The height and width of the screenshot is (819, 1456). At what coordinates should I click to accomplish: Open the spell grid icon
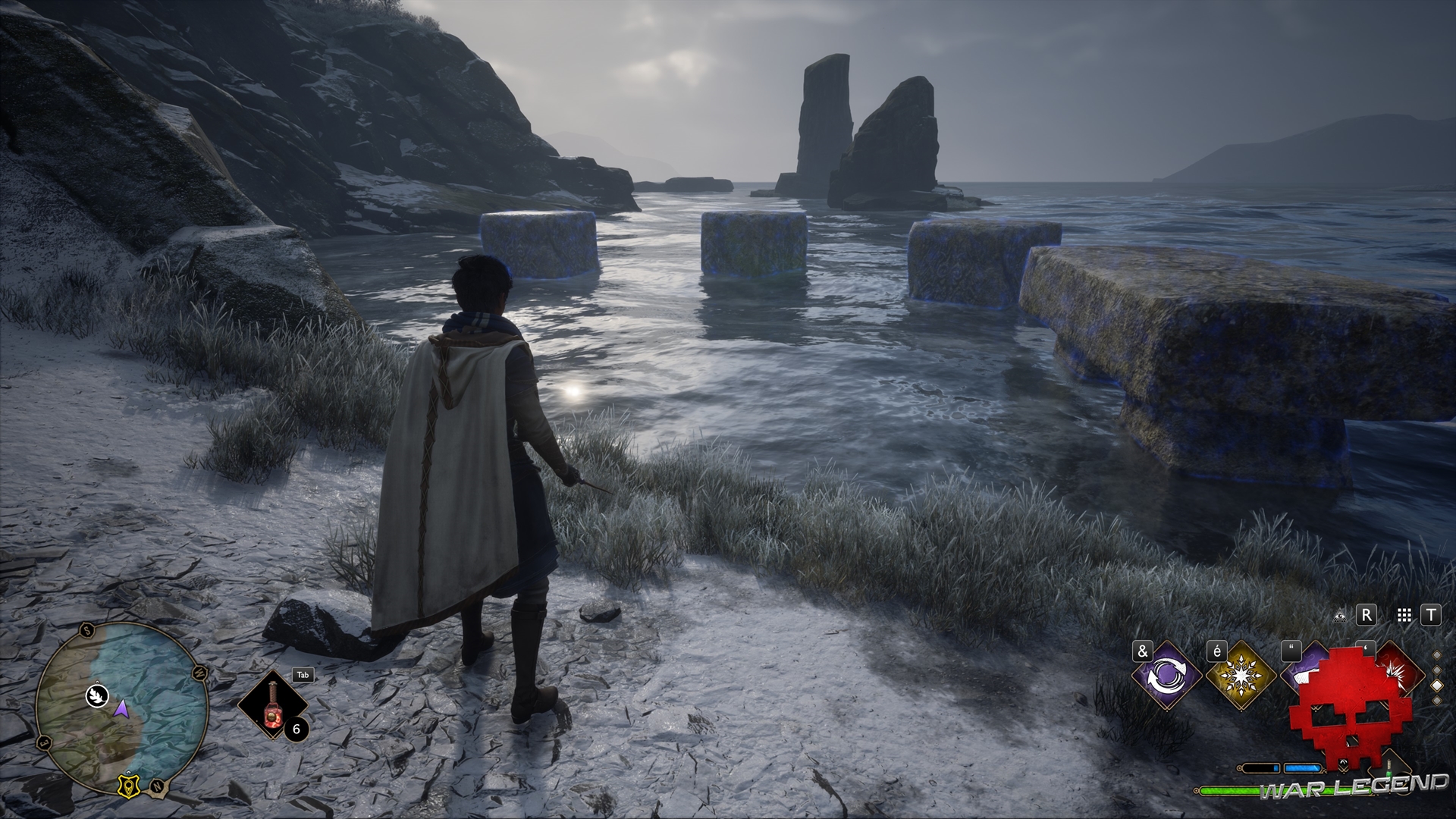click(1404, 616)
